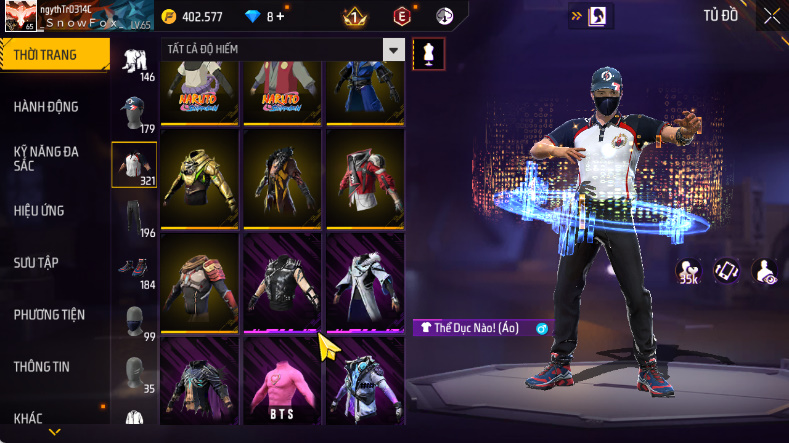
Task: Toggle the mannequin preview button
Action: click(x=429, y=53)
